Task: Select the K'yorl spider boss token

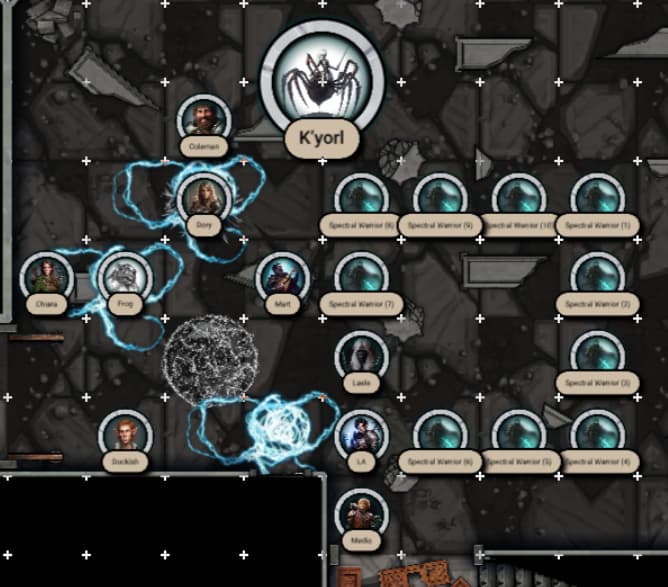Action: (322, 80)
